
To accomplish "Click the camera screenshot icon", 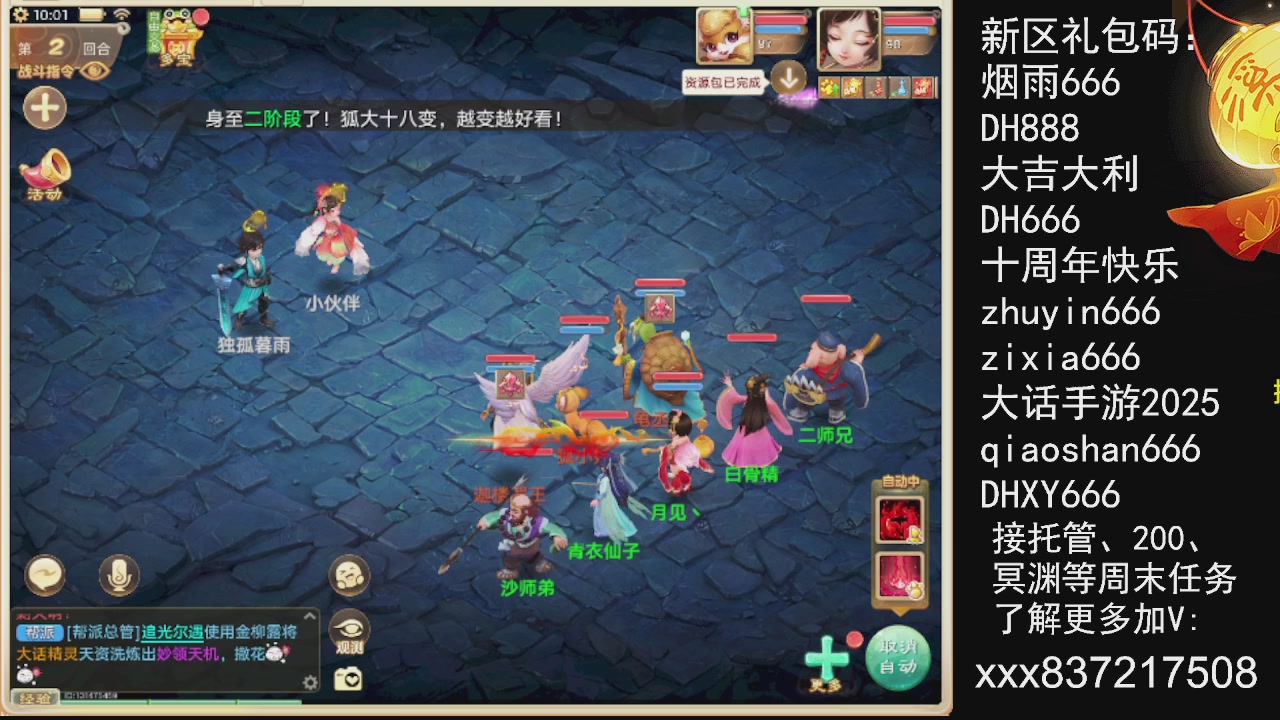I will click(x=347, y=679).
